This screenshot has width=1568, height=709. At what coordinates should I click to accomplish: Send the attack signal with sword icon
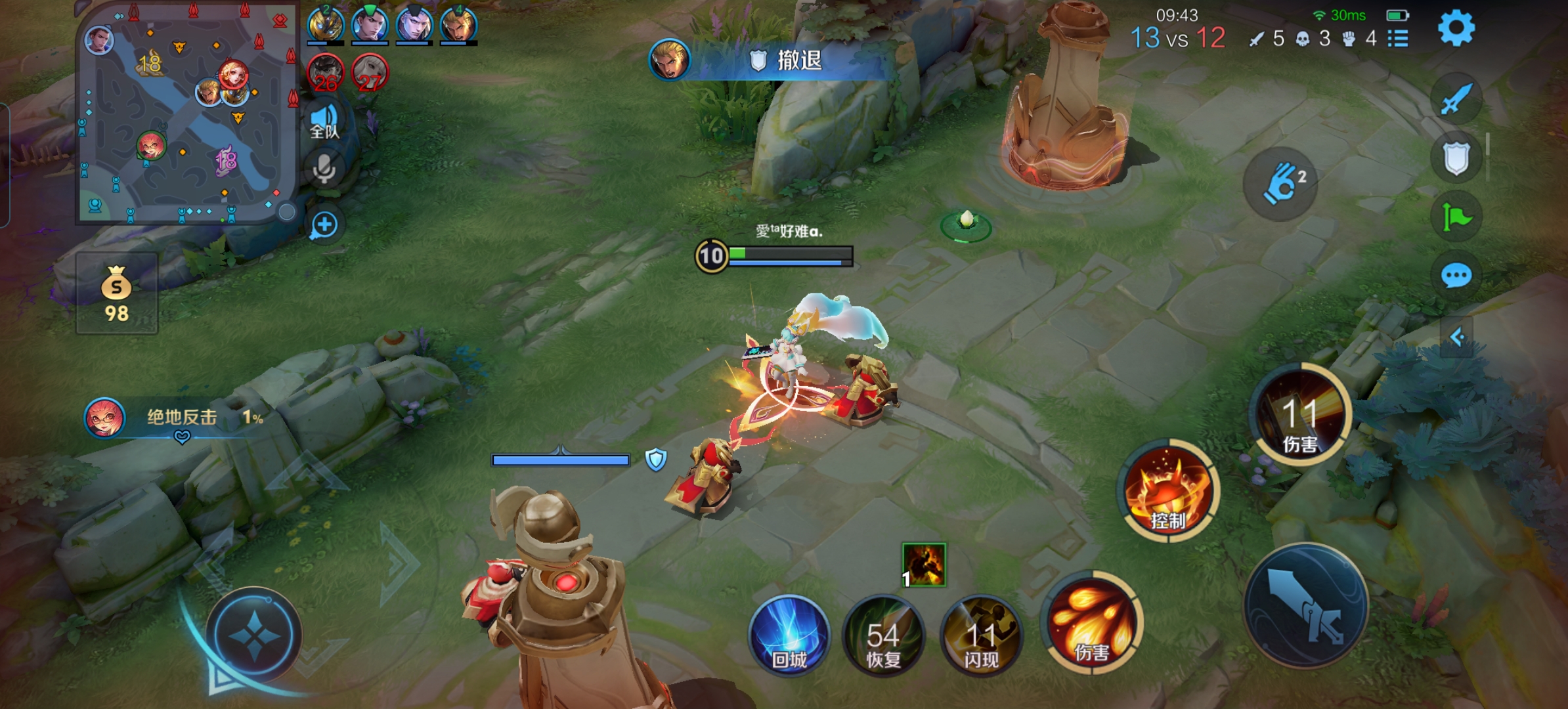click(x=1456, y=100)
